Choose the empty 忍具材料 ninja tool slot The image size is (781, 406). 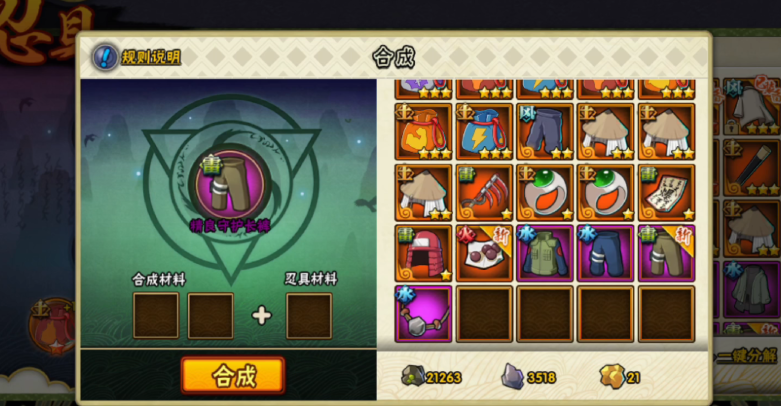(x=309, y=316)
